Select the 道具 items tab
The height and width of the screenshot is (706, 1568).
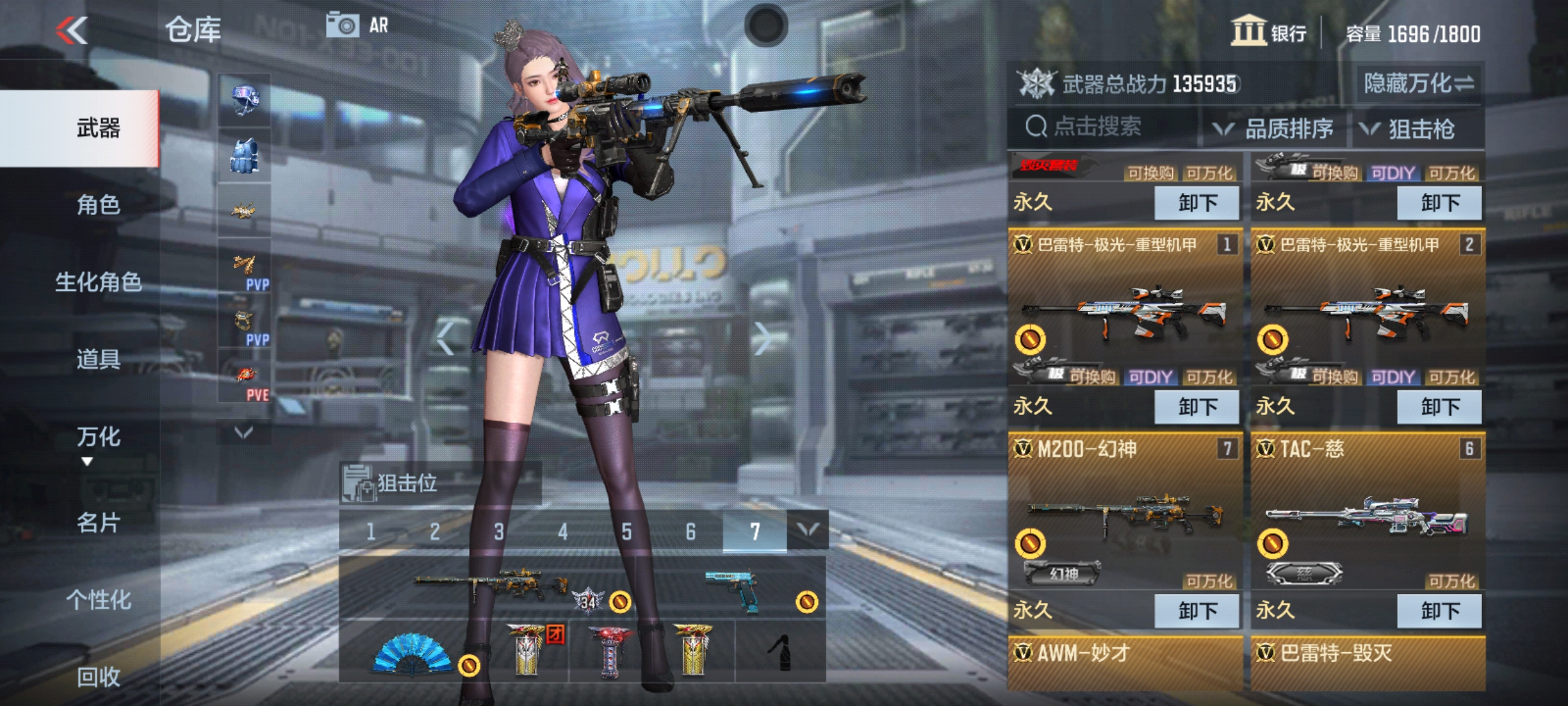coord(98,359)
